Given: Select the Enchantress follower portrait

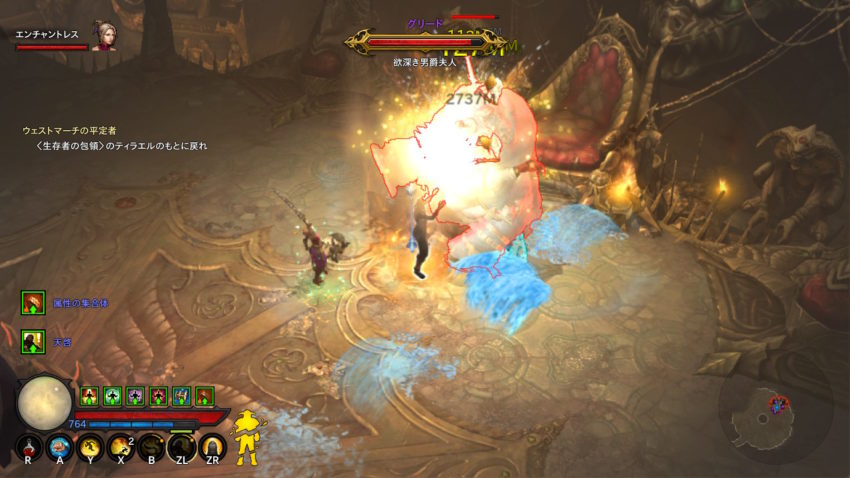Looking at the screenshot, I should [101, 34].
